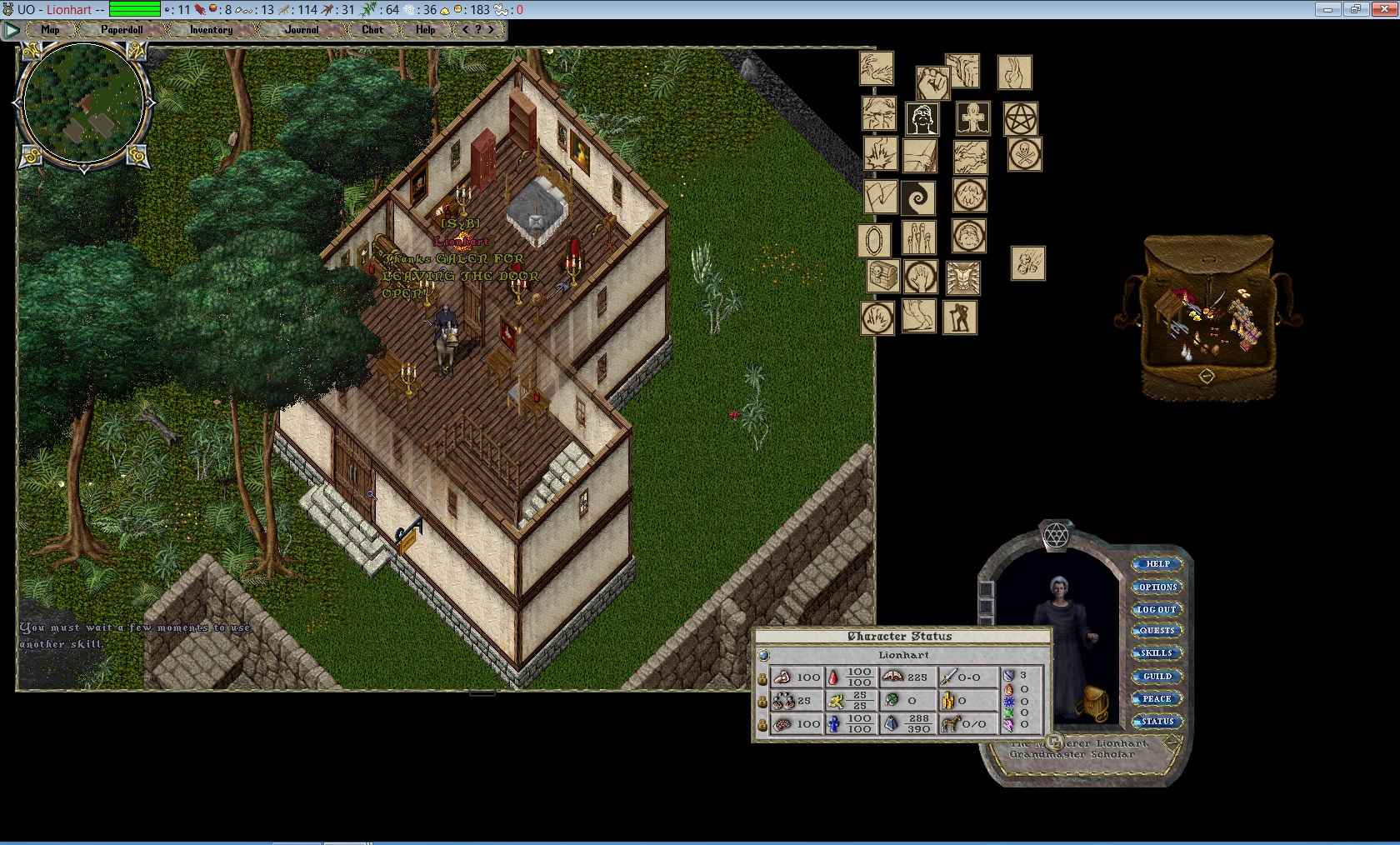Open the Inventory from the top menu

coord(211,30)
